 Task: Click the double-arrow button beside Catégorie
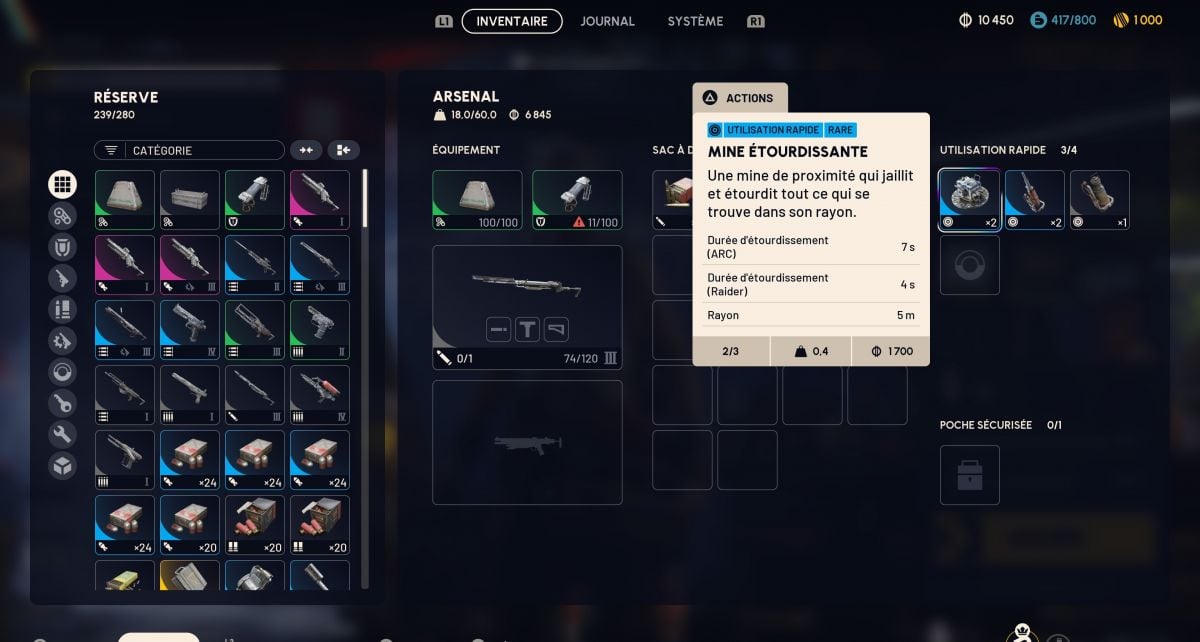point(306,150)
